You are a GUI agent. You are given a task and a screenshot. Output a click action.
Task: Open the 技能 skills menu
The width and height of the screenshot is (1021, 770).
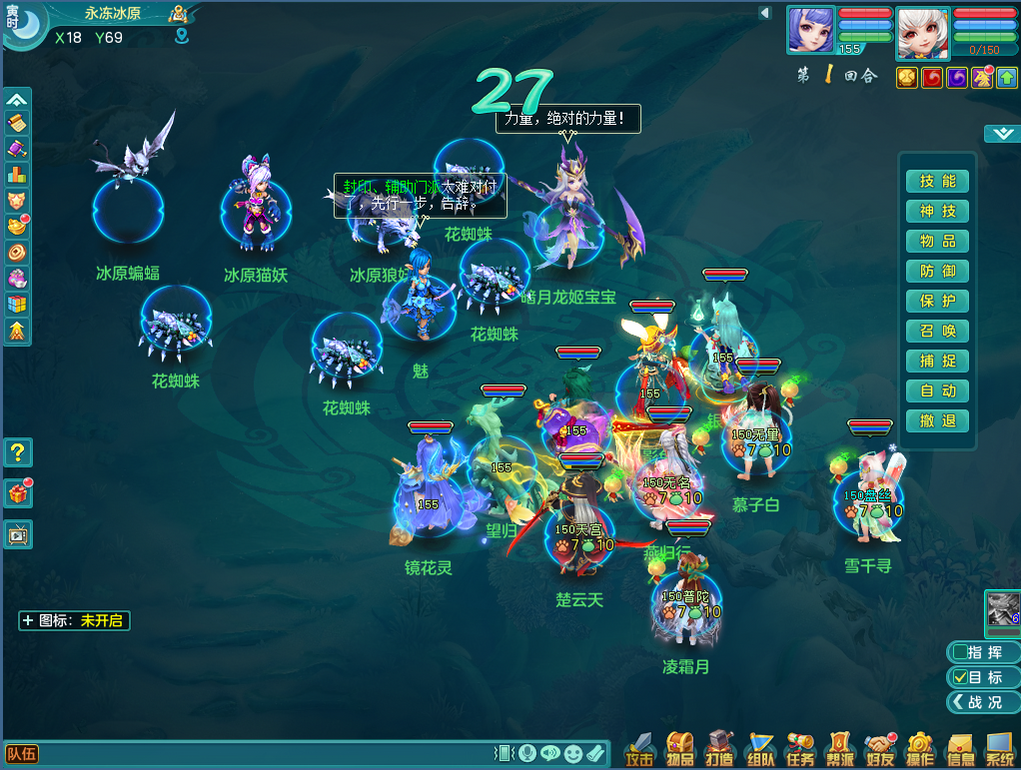[x=938, y=181]
